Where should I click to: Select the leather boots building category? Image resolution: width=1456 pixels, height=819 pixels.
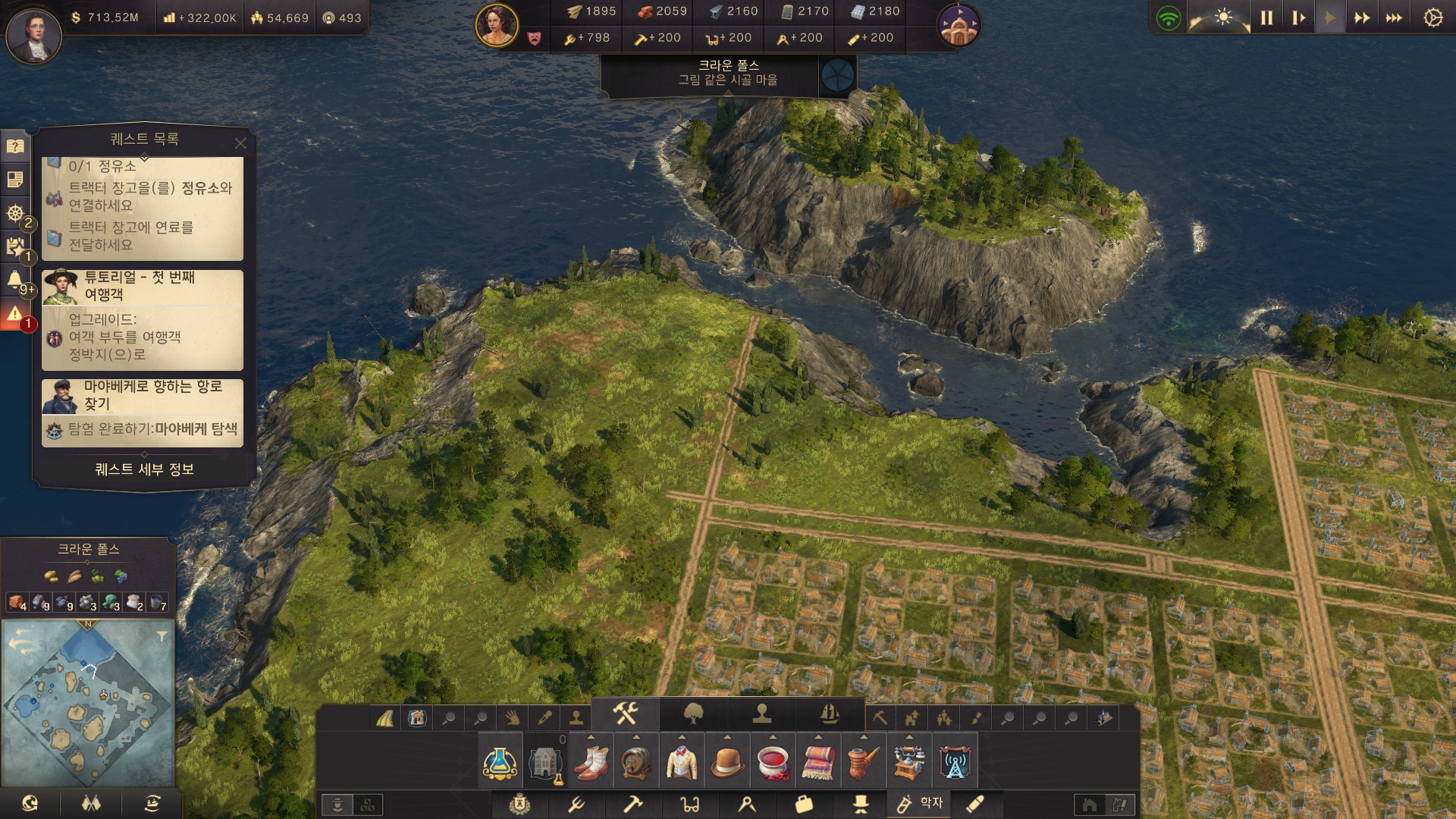pos(591,762)
